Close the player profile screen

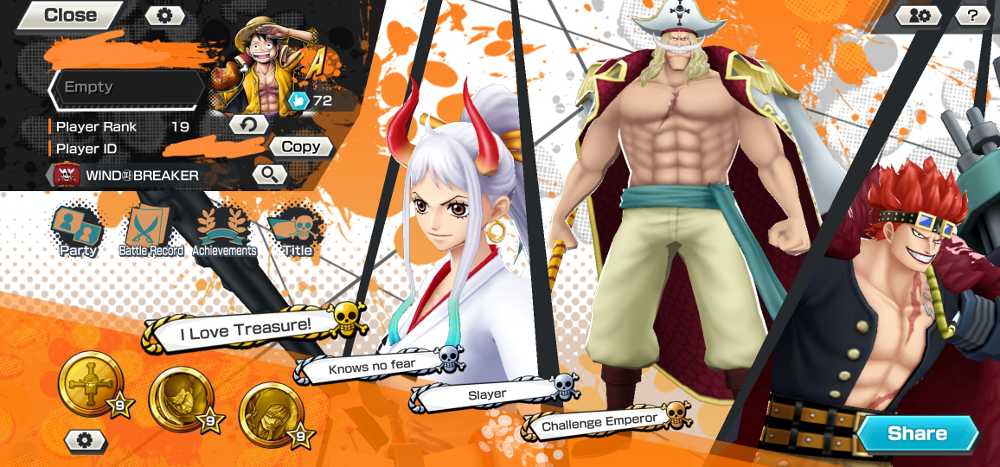[x=70, y=15]
